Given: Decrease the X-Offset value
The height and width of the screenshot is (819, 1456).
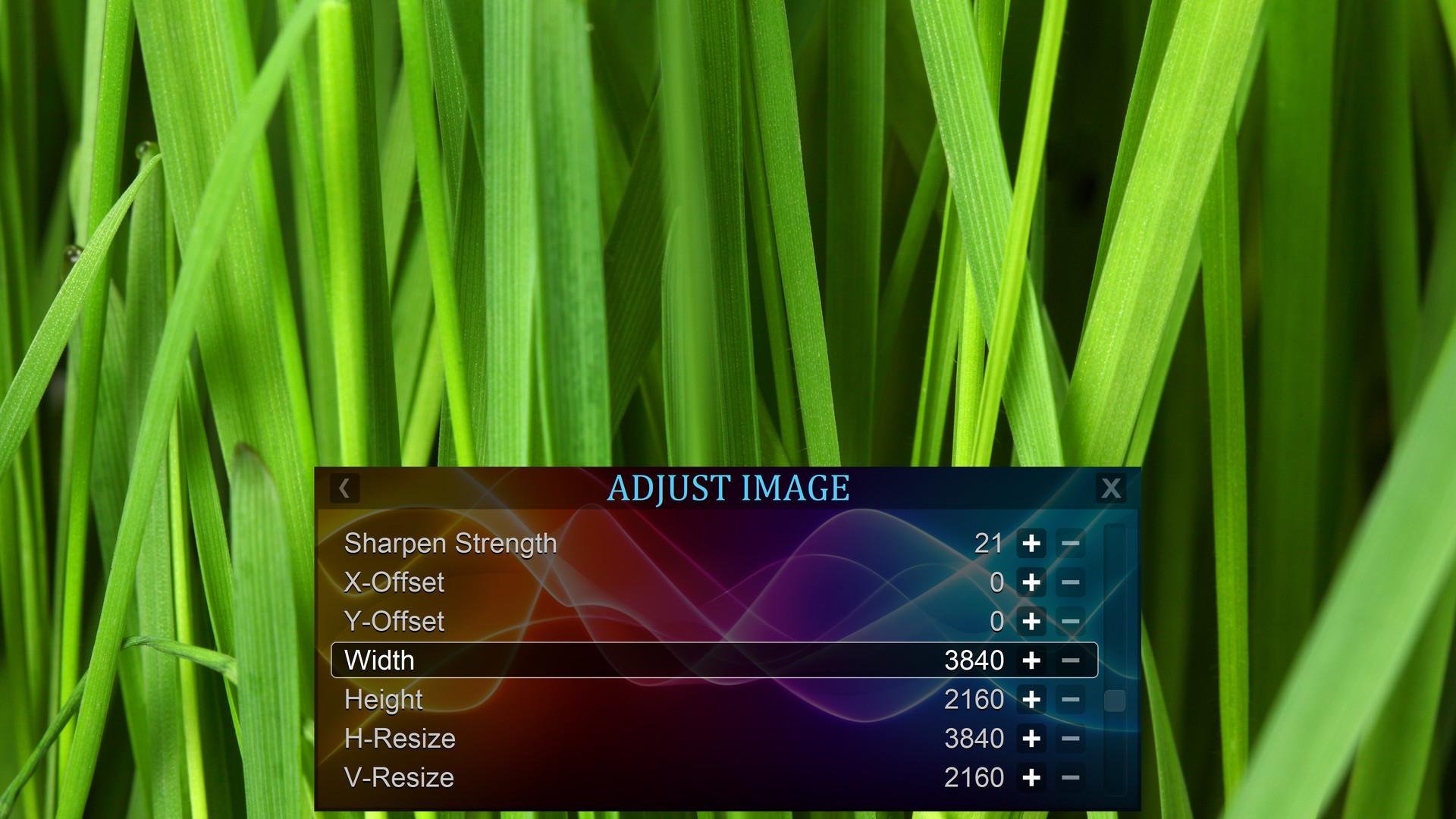Looking at the screenshot, I should tap(1071, 583).
